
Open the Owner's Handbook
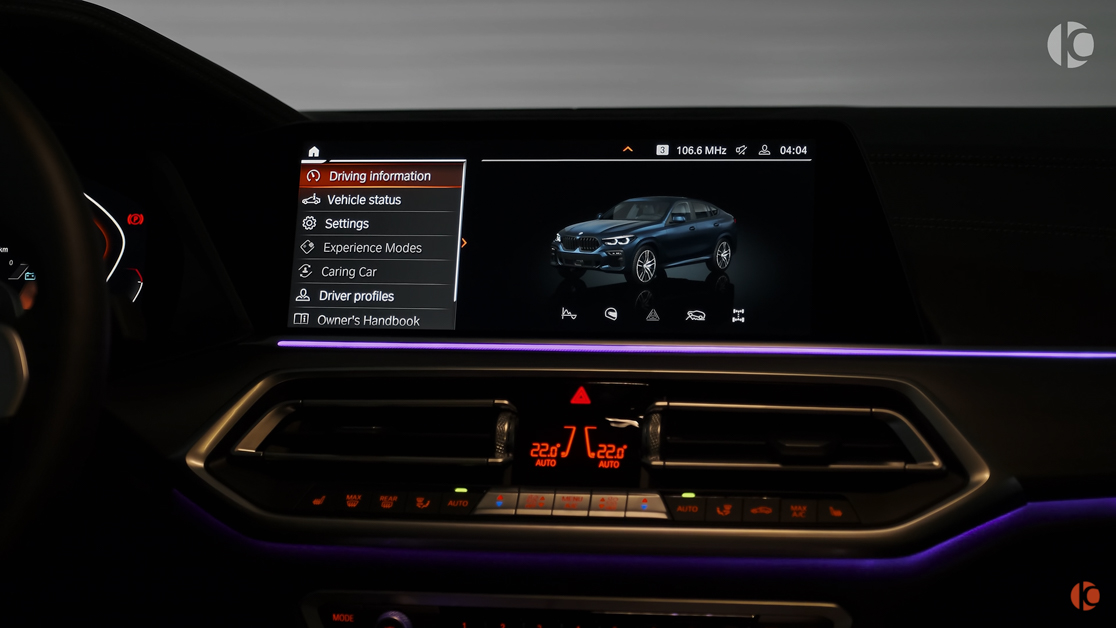[368, 320]
